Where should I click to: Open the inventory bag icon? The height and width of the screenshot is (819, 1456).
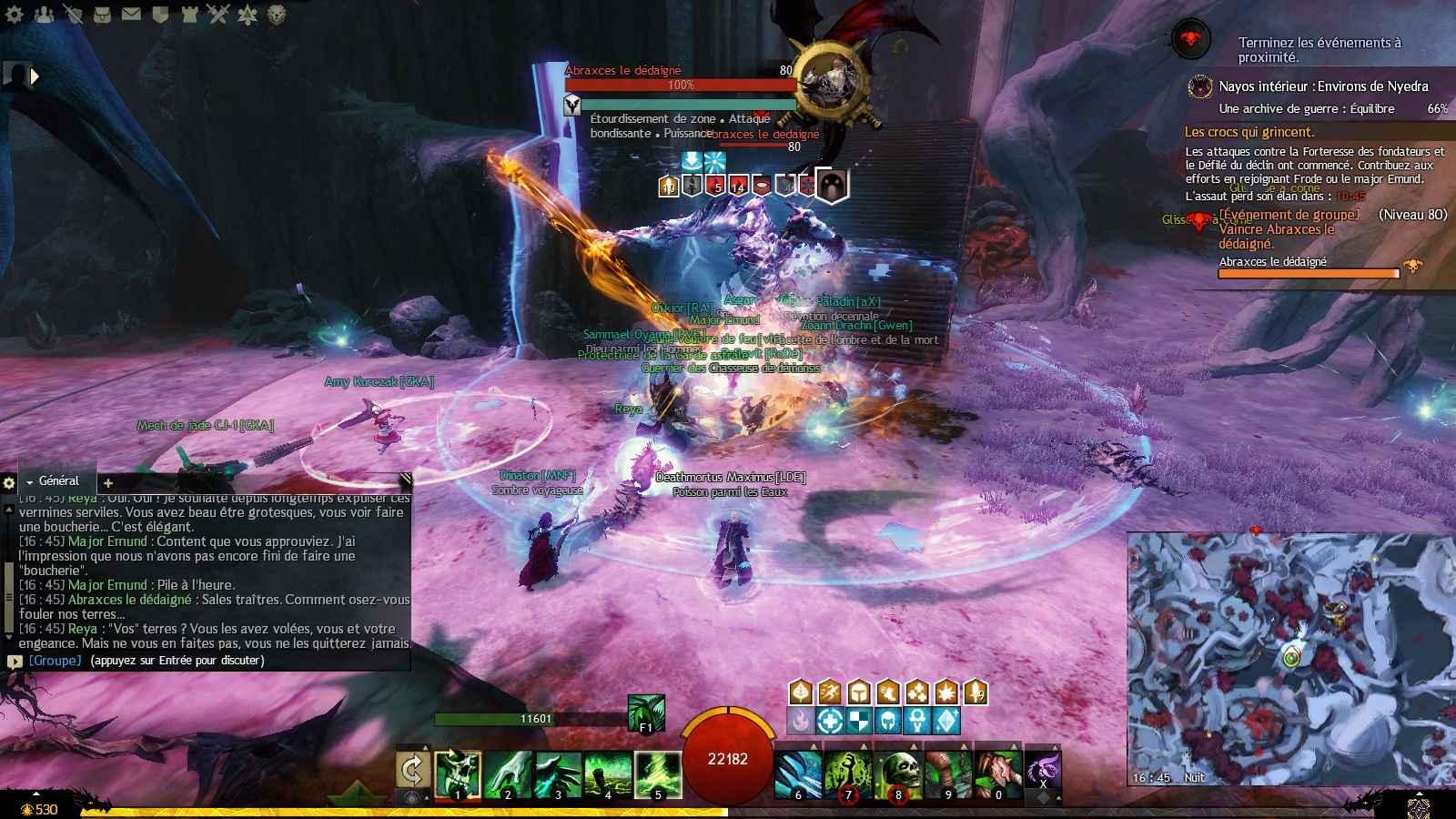pyautogui.click(x=103, y=14)
